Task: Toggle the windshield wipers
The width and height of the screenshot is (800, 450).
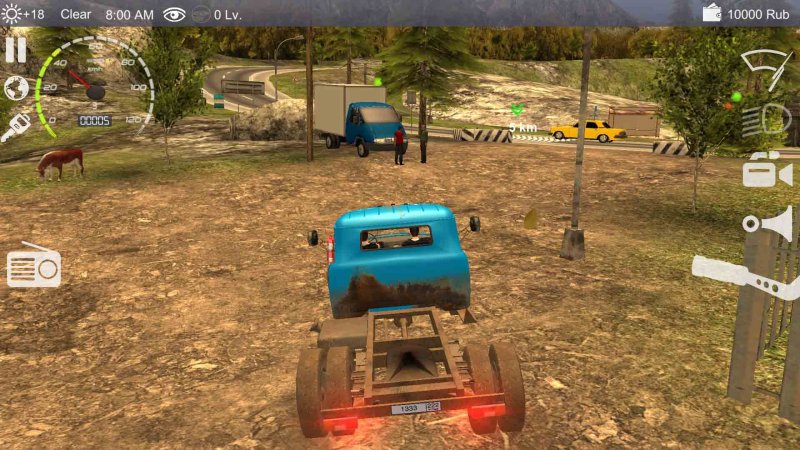Action: [766, 69]
